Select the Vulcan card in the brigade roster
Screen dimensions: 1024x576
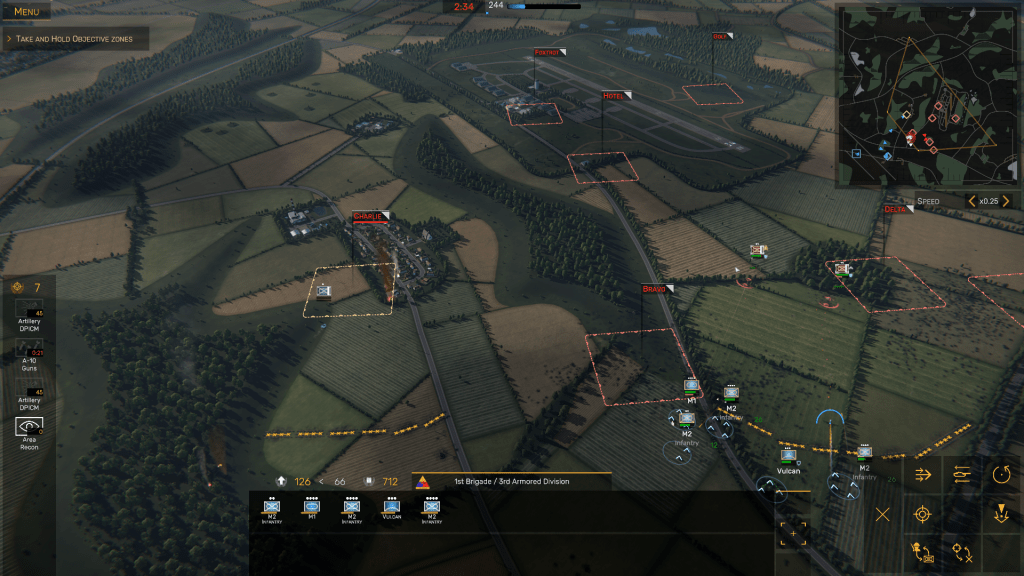391,508
